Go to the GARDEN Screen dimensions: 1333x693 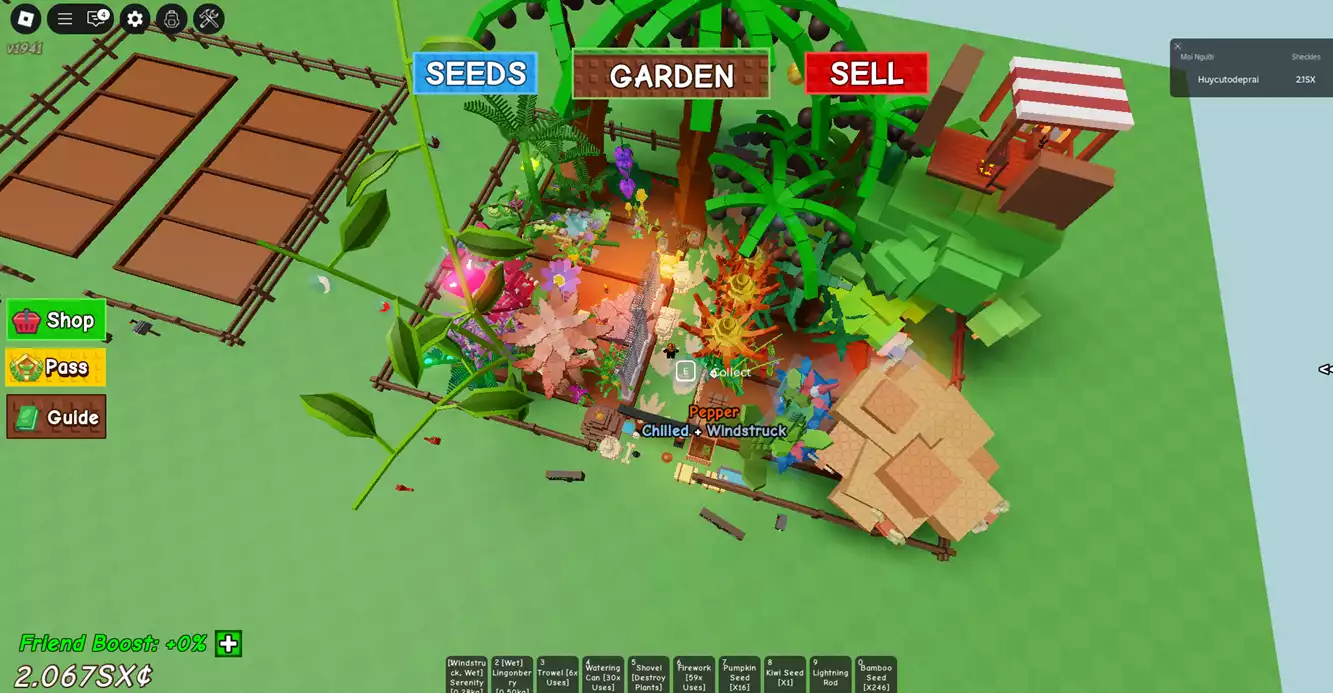(671, 75)
